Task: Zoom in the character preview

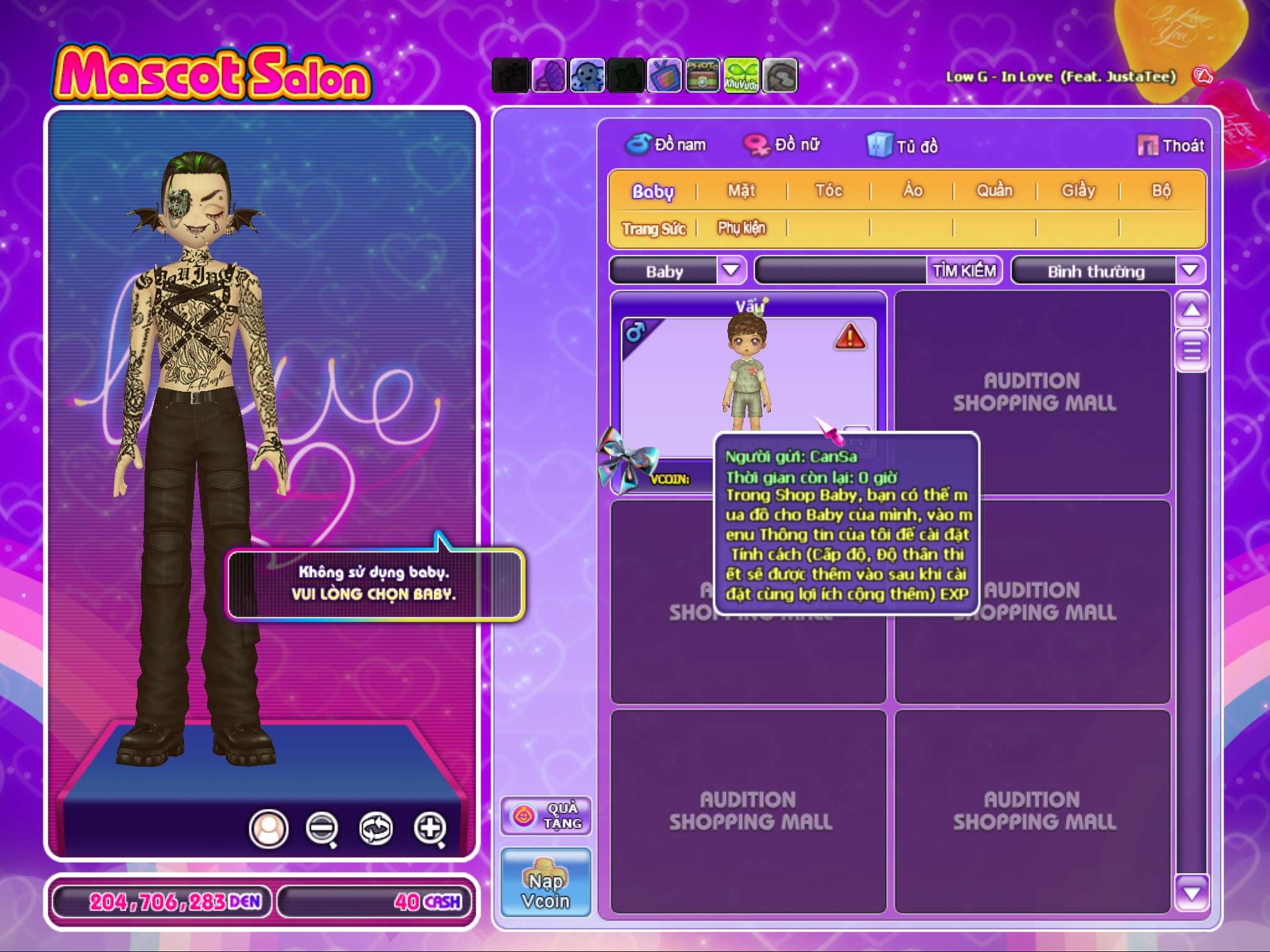Action: click(430, 828)
